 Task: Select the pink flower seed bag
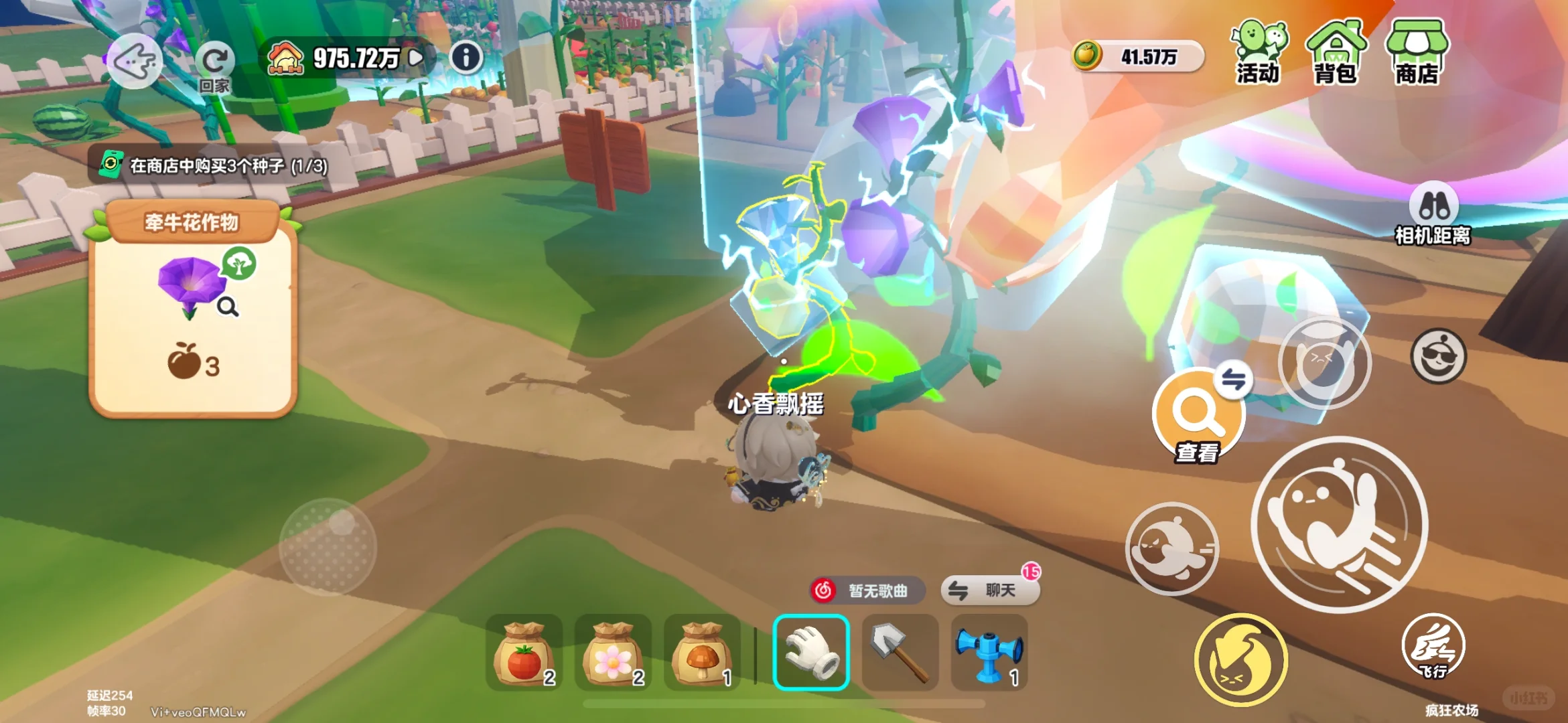pos(613,653)
